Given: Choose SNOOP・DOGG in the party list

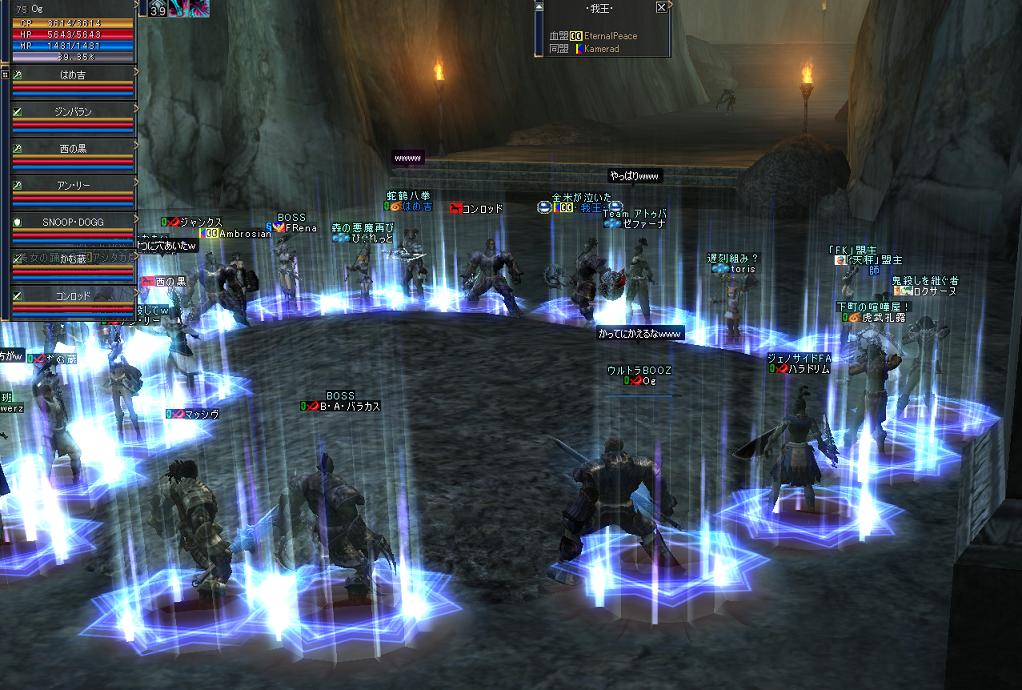Looking at the screenshot, I should click(74, 221).
